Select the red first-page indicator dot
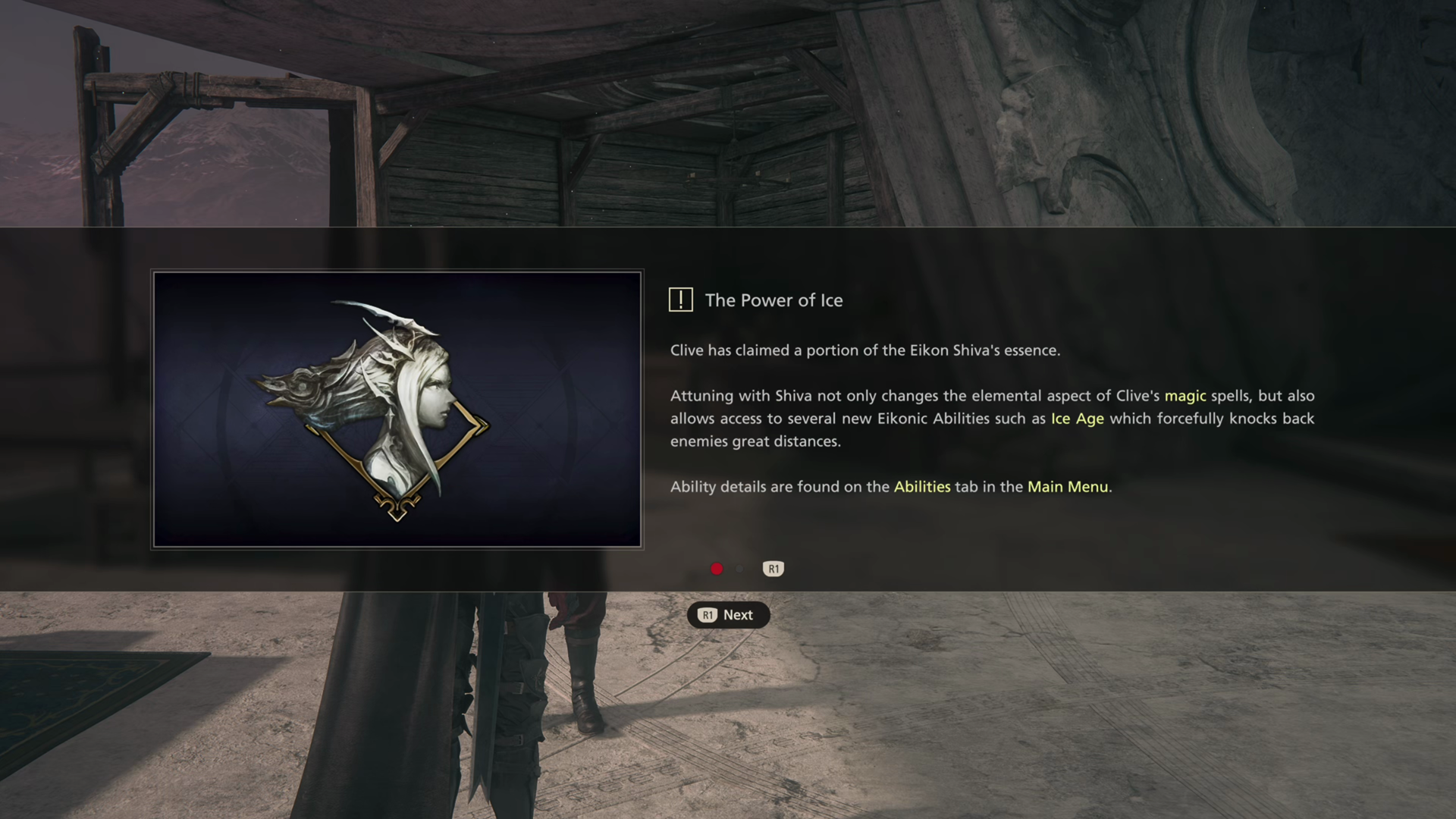 (x=717, y=569)
